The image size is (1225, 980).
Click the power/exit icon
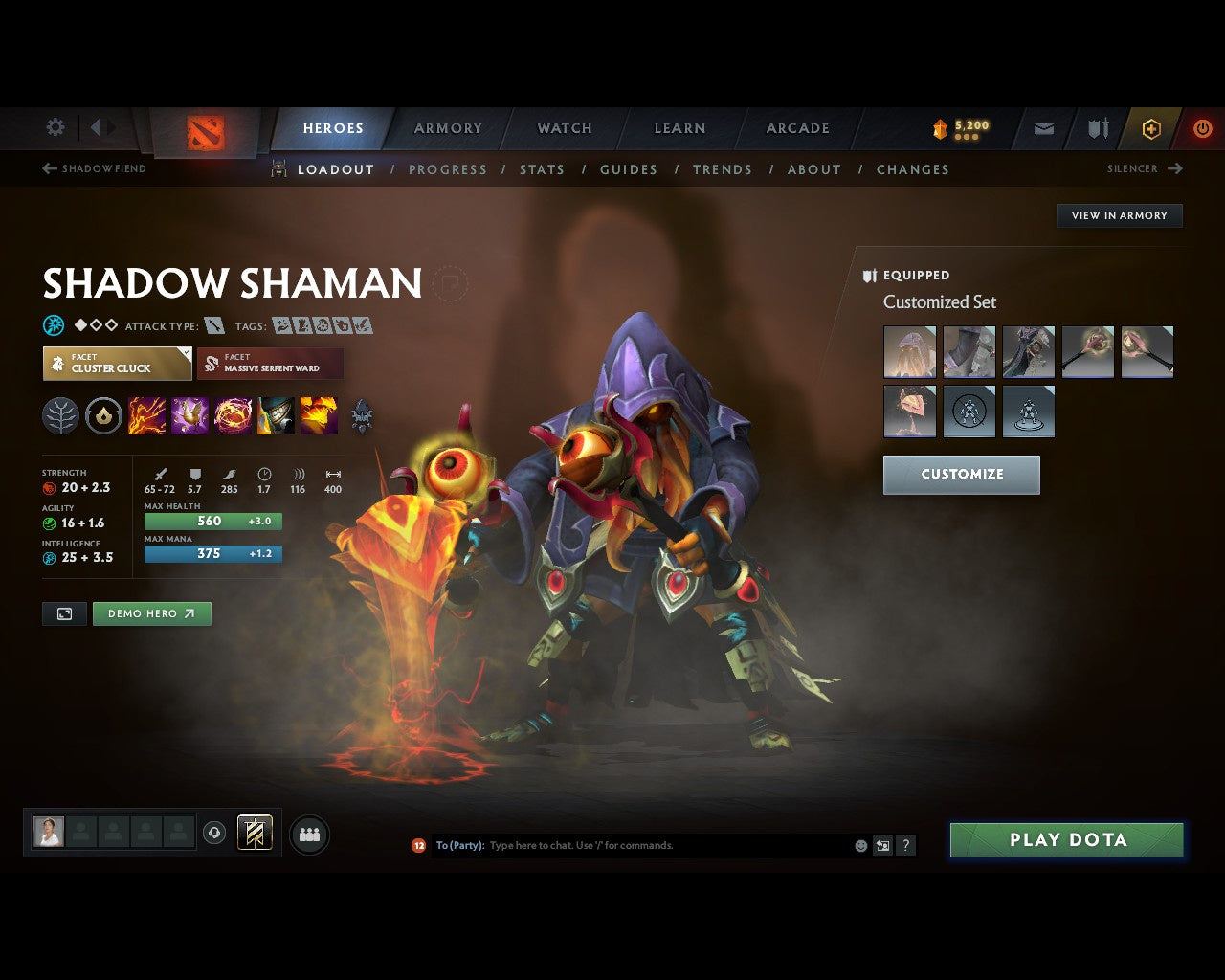coord(1202,127)
